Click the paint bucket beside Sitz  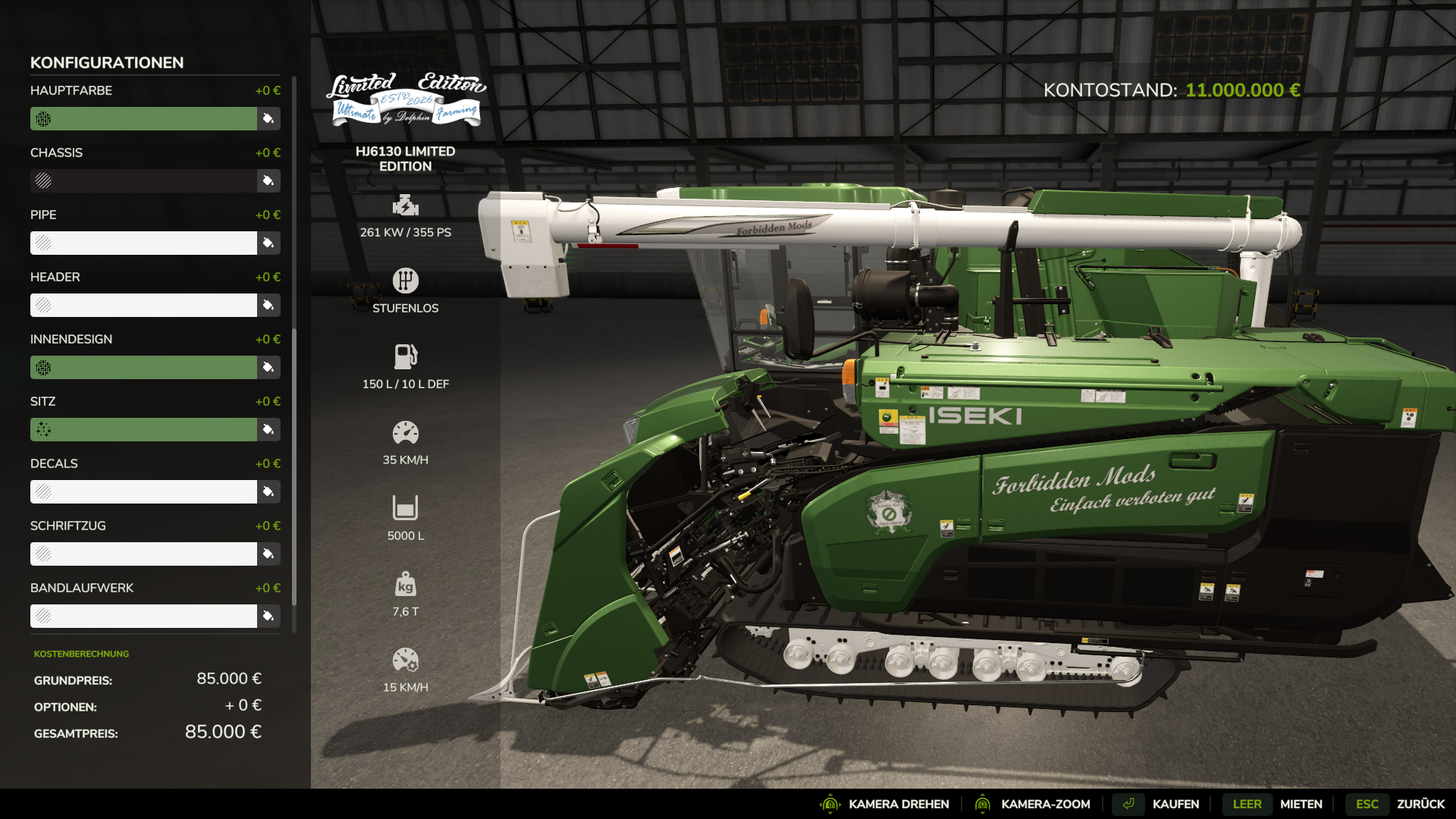268,429
